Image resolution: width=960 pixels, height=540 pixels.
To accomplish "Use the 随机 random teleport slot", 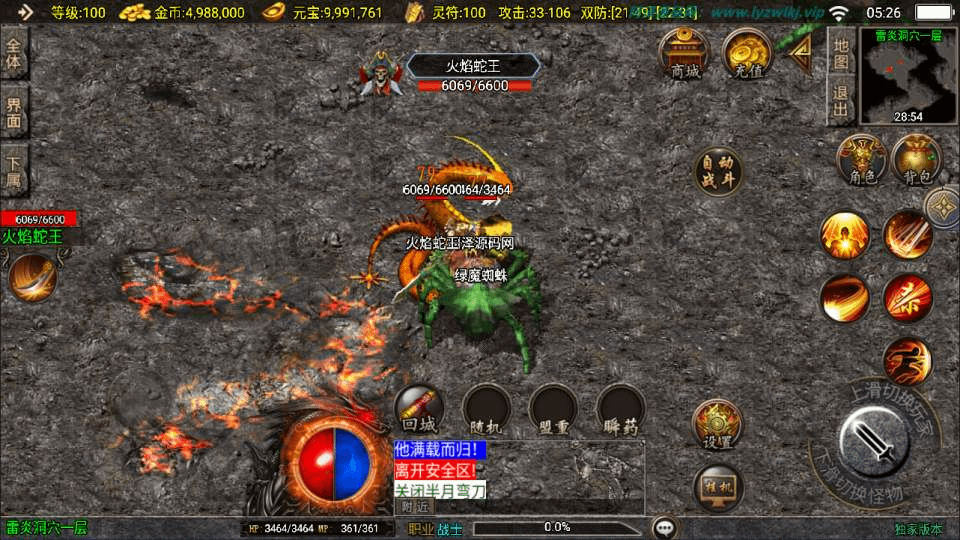I will coord(487,410).
